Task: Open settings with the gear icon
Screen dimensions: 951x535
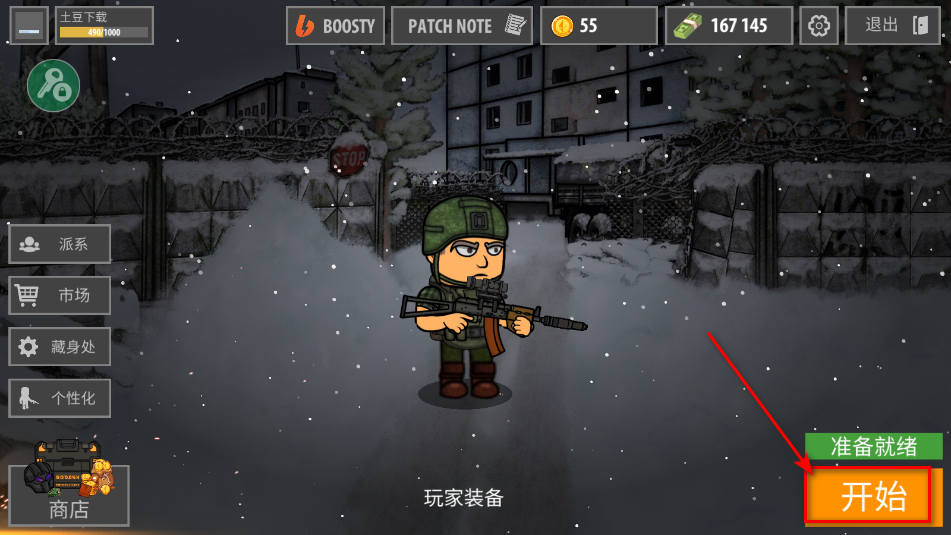Action: 821,26
